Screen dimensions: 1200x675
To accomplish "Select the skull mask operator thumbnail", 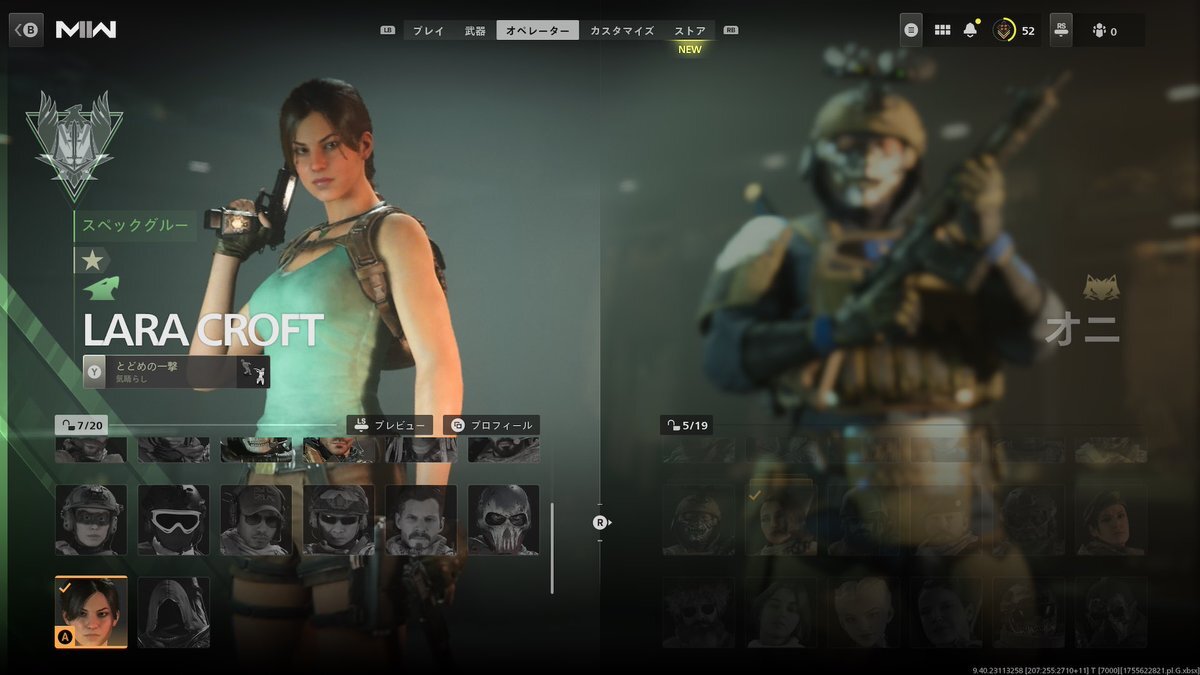I will point(503,520).
